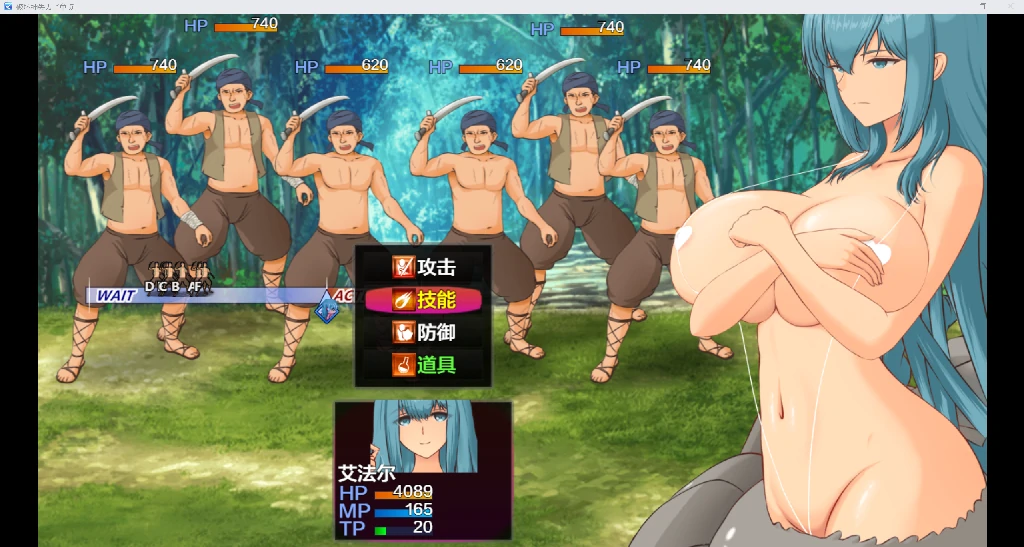Select the highlighted 技能 (Skill) command
This screenshot has width=1024, height=547.
pyautogui.click(x=424, y=300)
